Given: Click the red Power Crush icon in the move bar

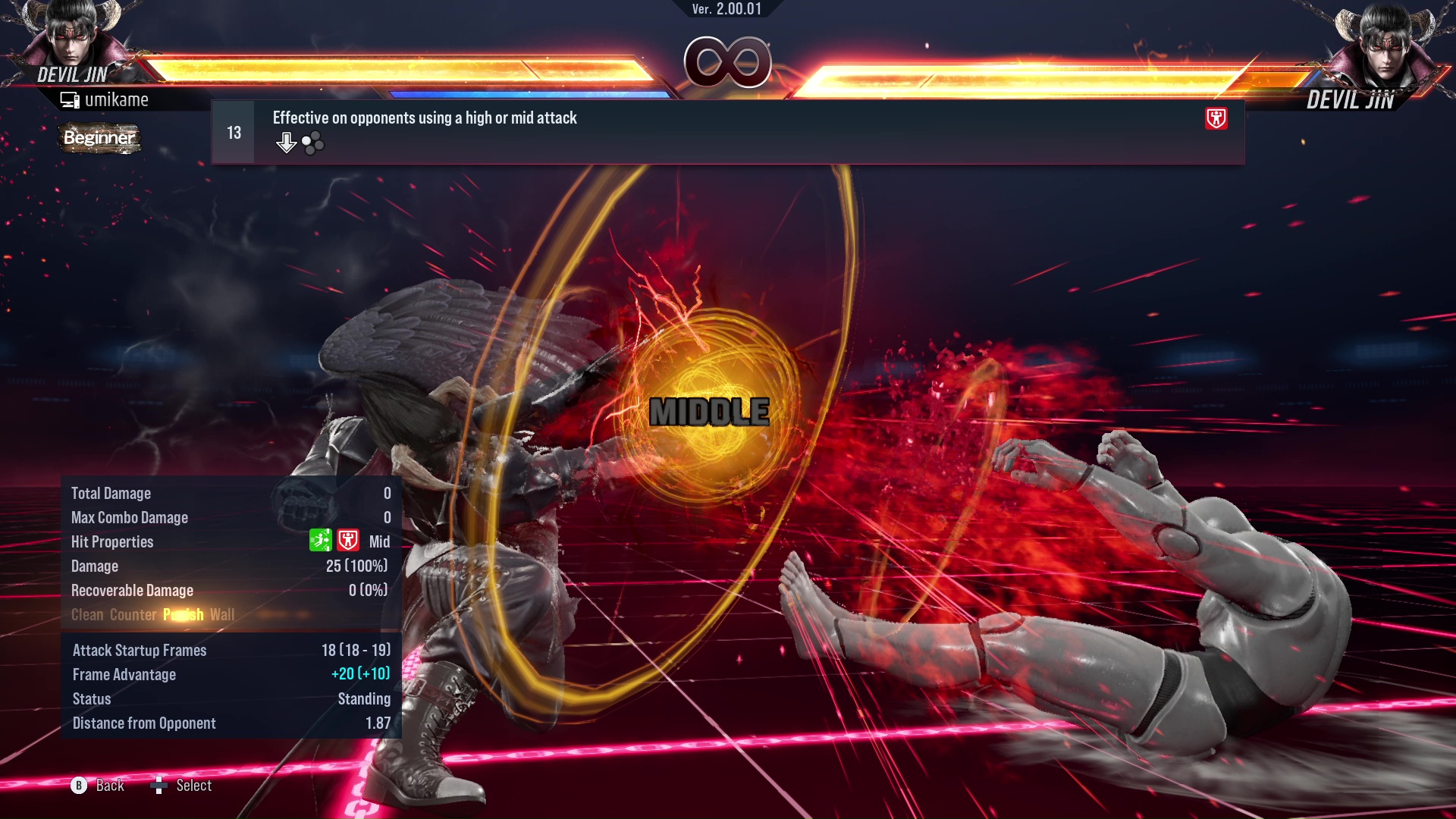Looking at the screenshot, I should pos(1216,119).
